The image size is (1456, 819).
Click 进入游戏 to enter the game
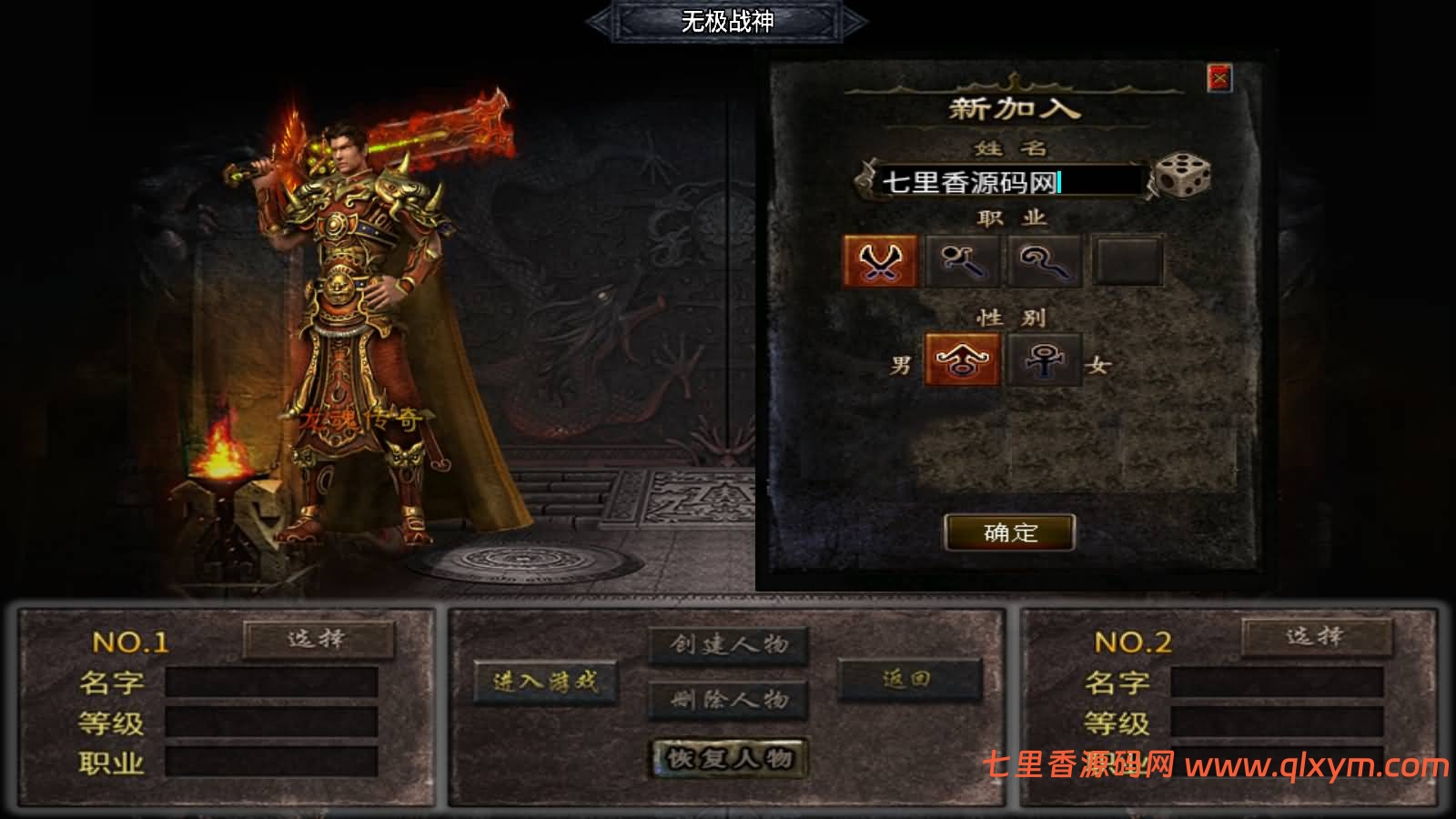click(x=546, y=683)
